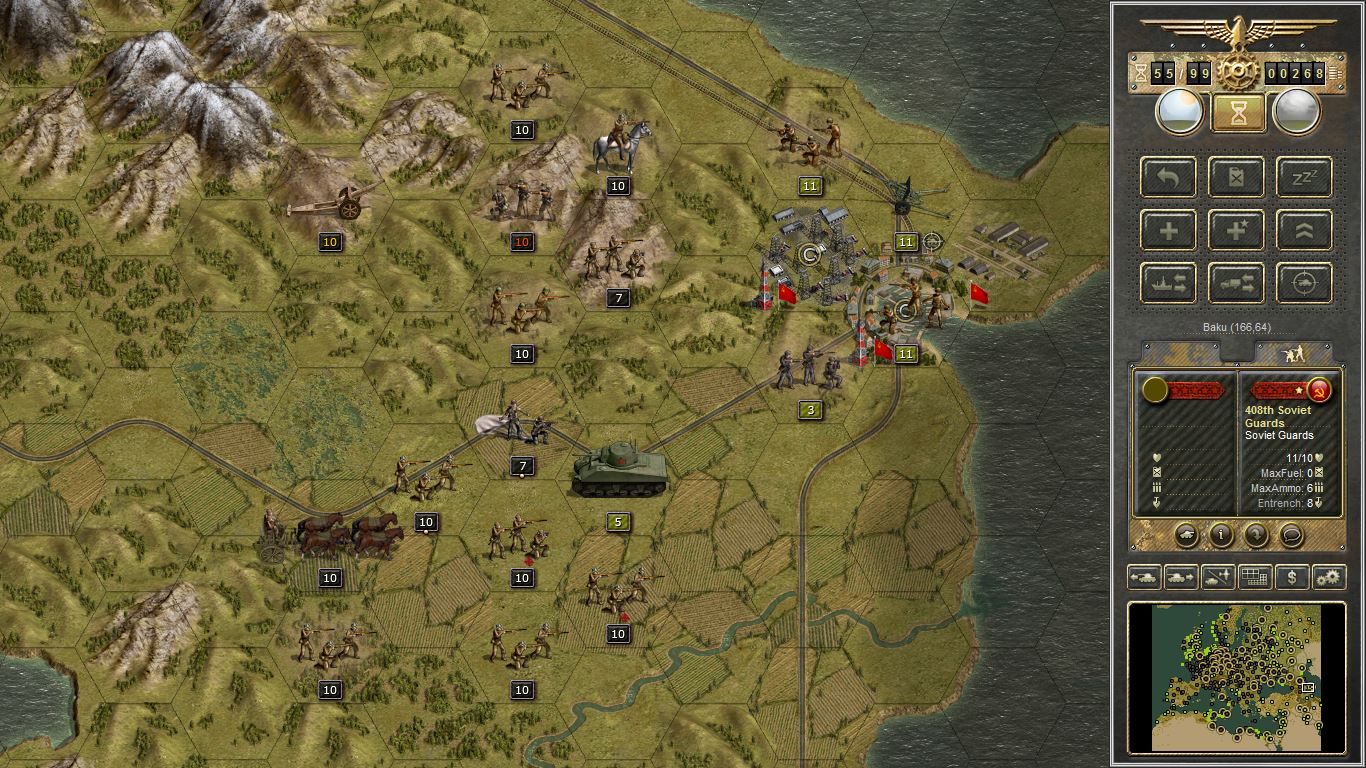Open unit details with the info button
The height and width of the screenshot is (768, 1366).
(1222, 535)
